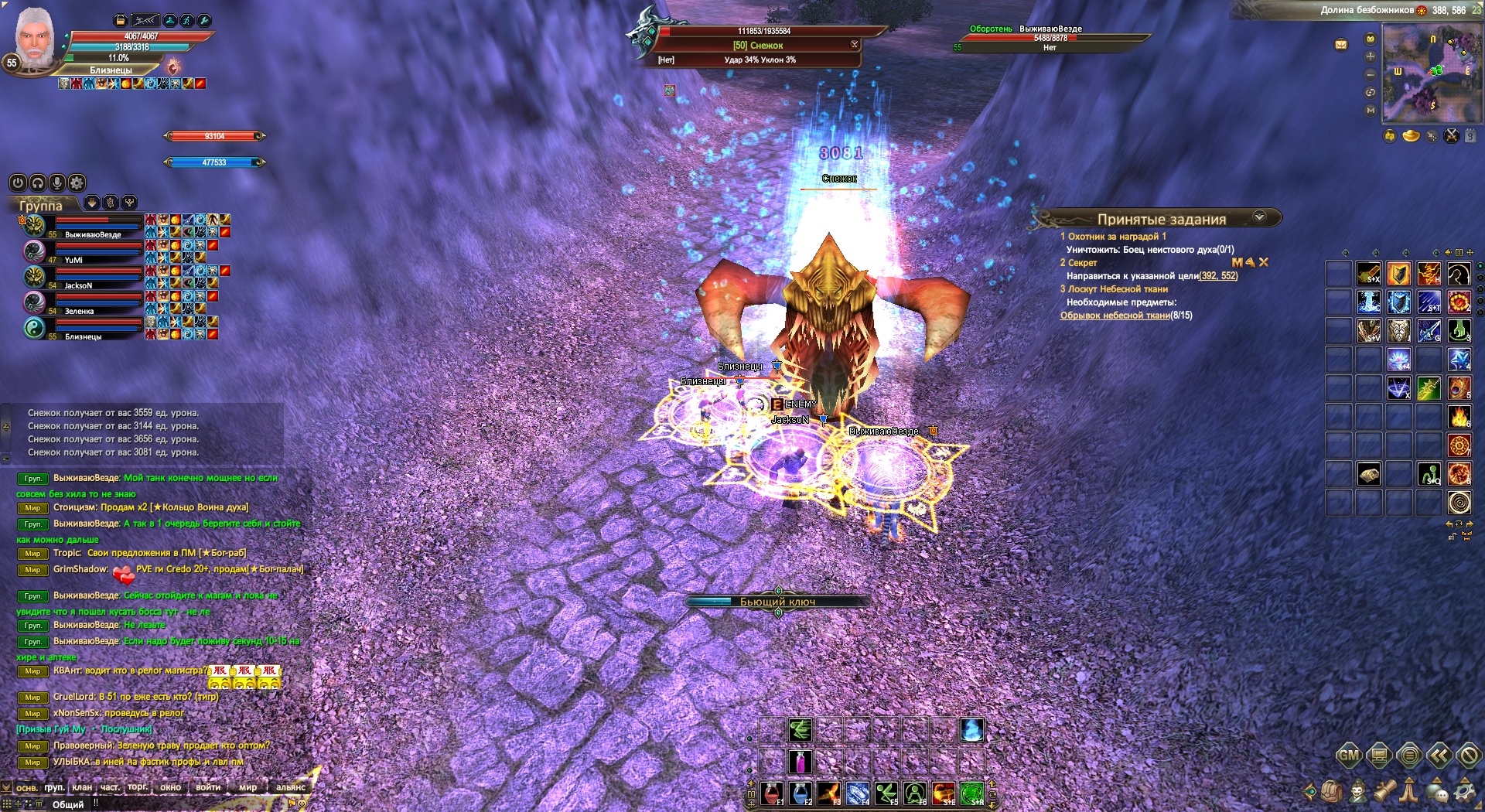Open the GM button
The width and height of the screenshot is (1485, 812).
click(1348, 756)
